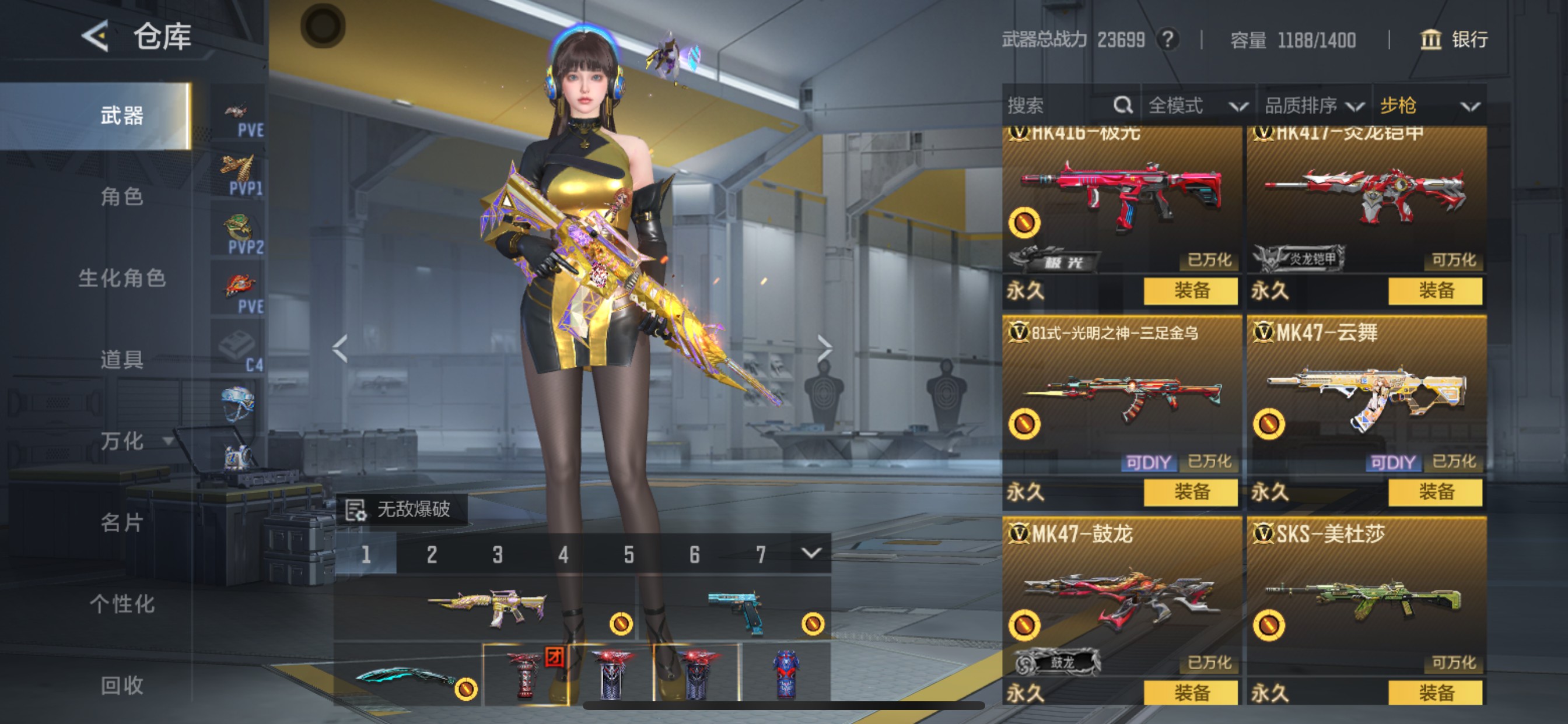Switch to loadout slot 3
This screenshot has width=1568, height=724.
pos(498,554)
